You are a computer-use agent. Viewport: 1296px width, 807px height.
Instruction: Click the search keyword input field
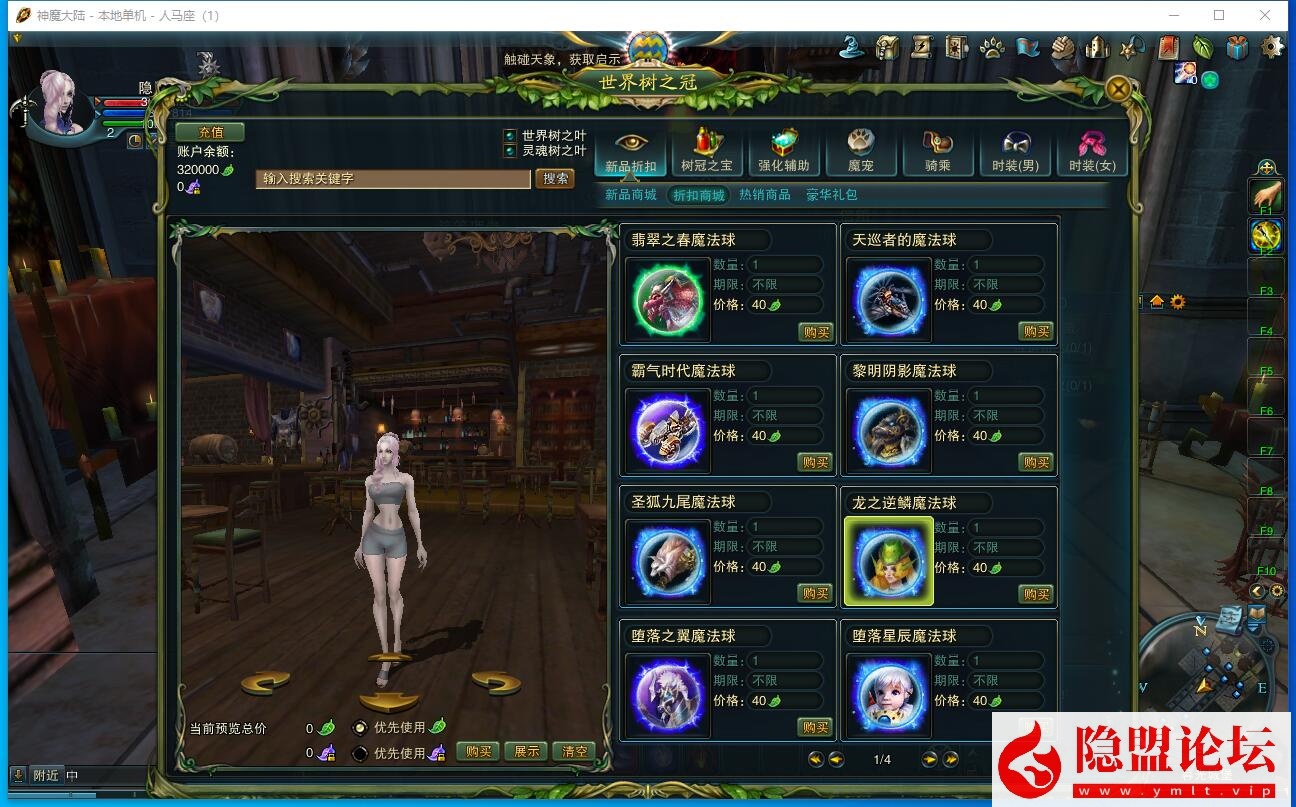coord(392,179)
